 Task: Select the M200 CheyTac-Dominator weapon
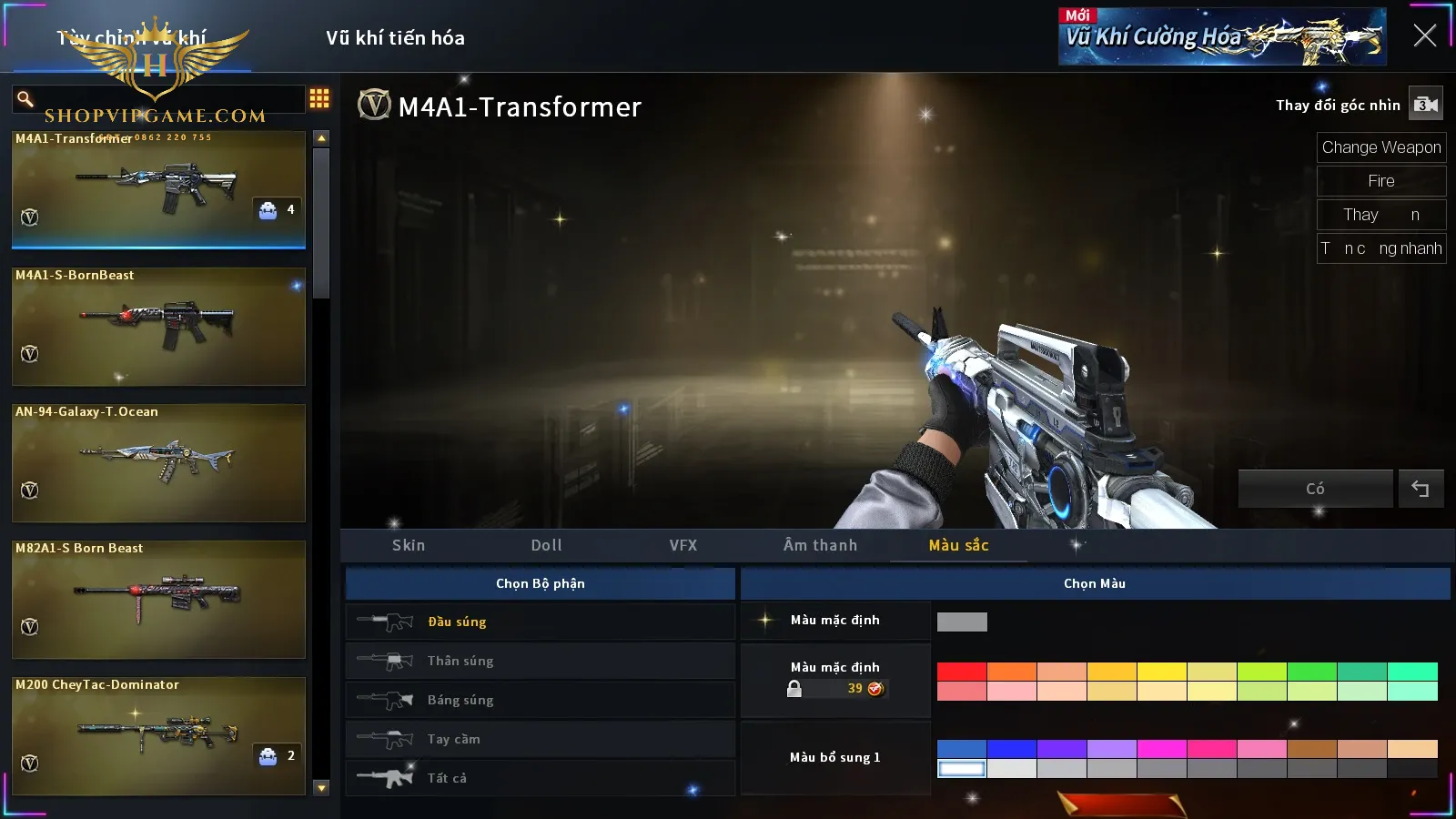(158, 735)
